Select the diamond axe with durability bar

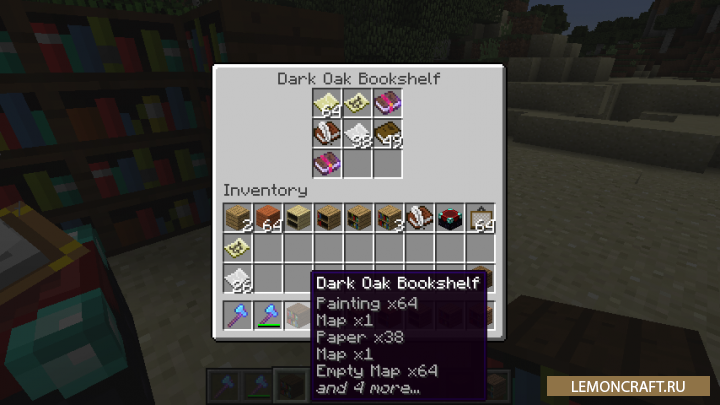(x=268, y=316)
